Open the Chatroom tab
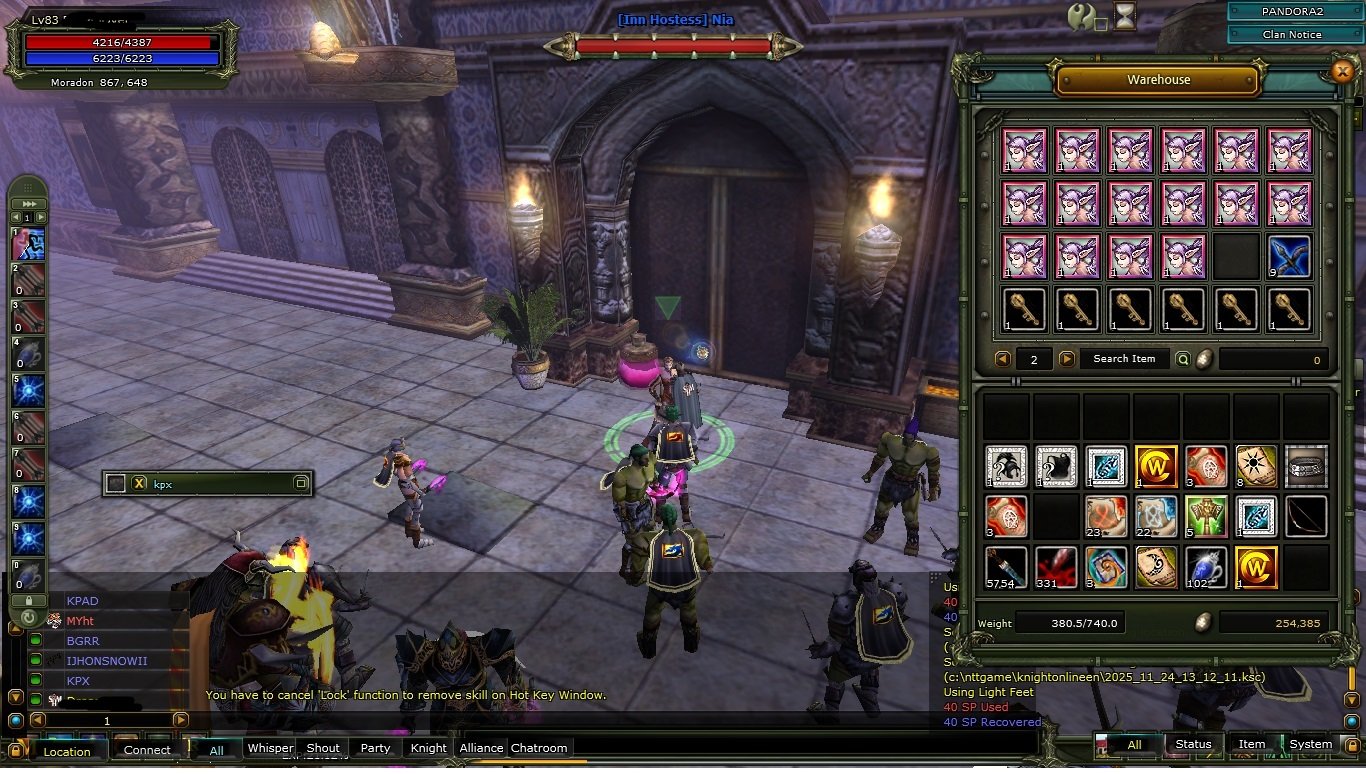This screenshot has height=774, width=1366. tap(539, 748)
